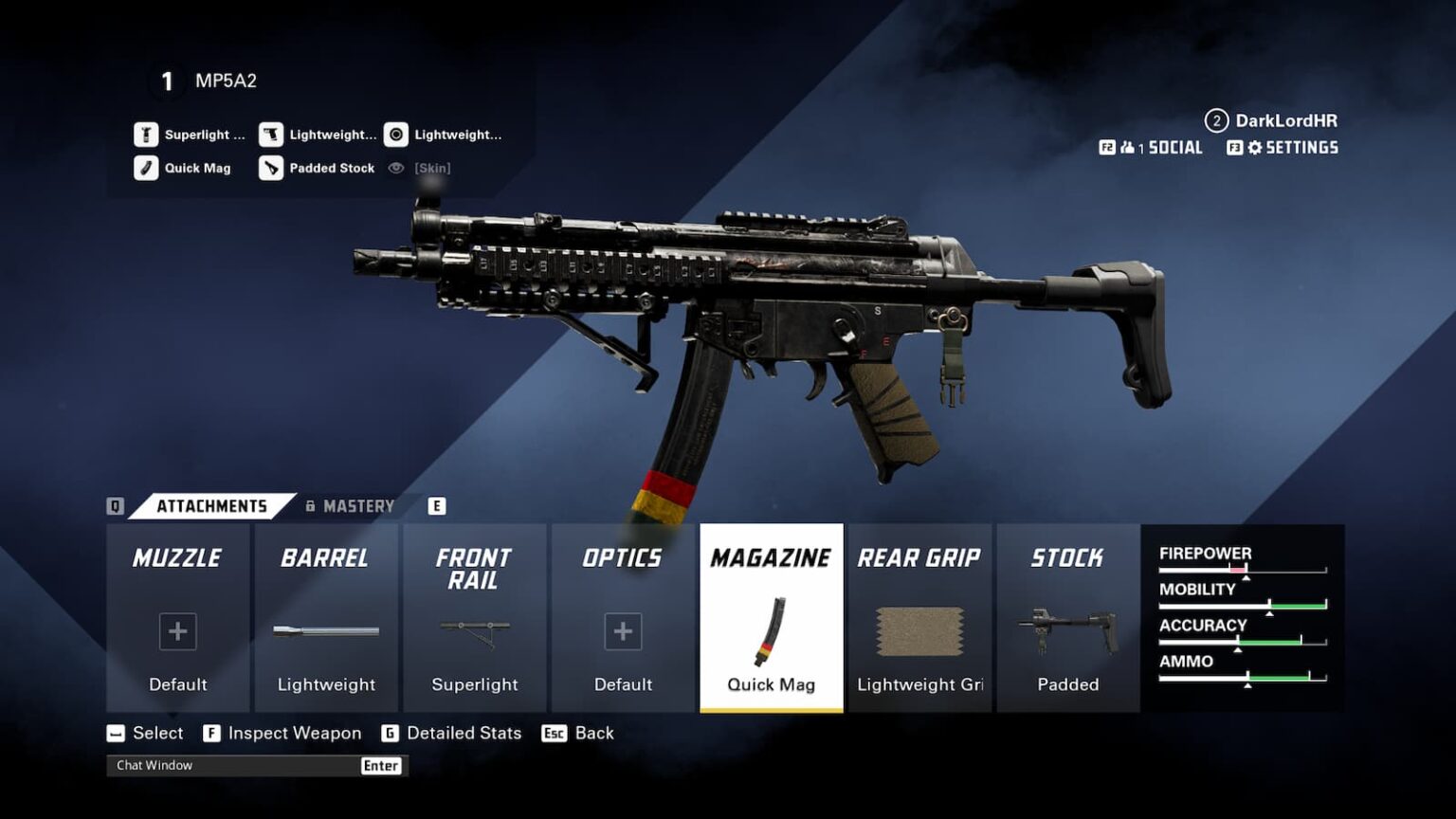Image resolution: width=1456 pixels, height=819 pixels.
Task: Select the Default muzzle option
Action: 177,630
